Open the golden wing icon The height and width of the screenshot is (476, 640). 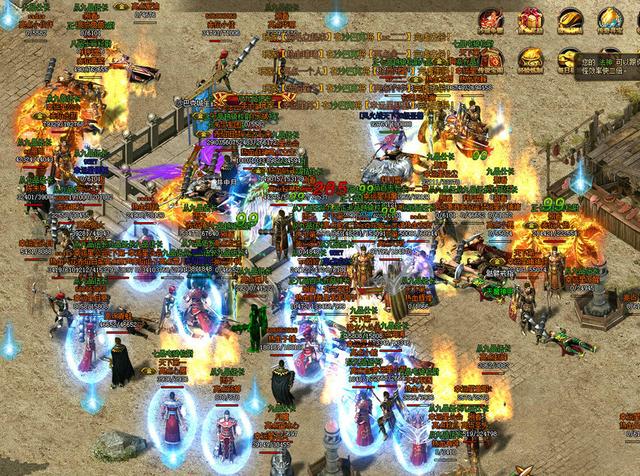pos(610,19)
